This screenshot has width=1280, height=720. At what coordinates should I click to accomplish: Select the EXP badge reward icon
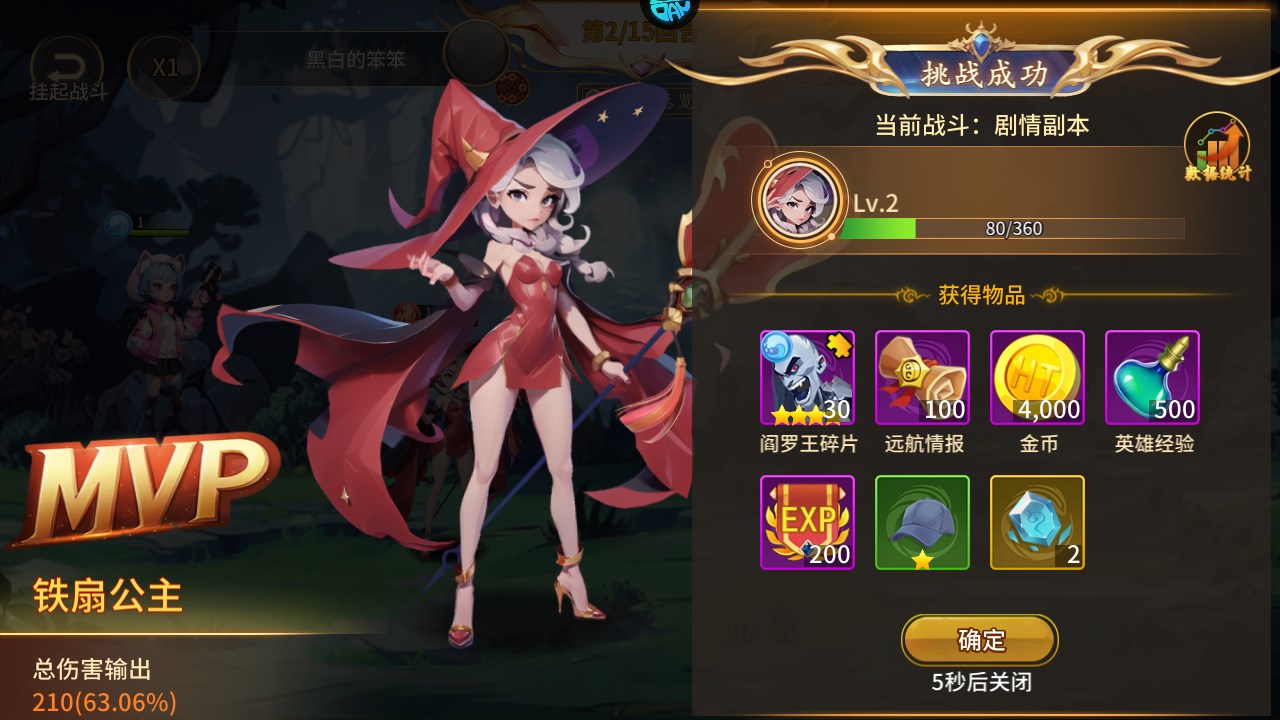coord(807,522)
